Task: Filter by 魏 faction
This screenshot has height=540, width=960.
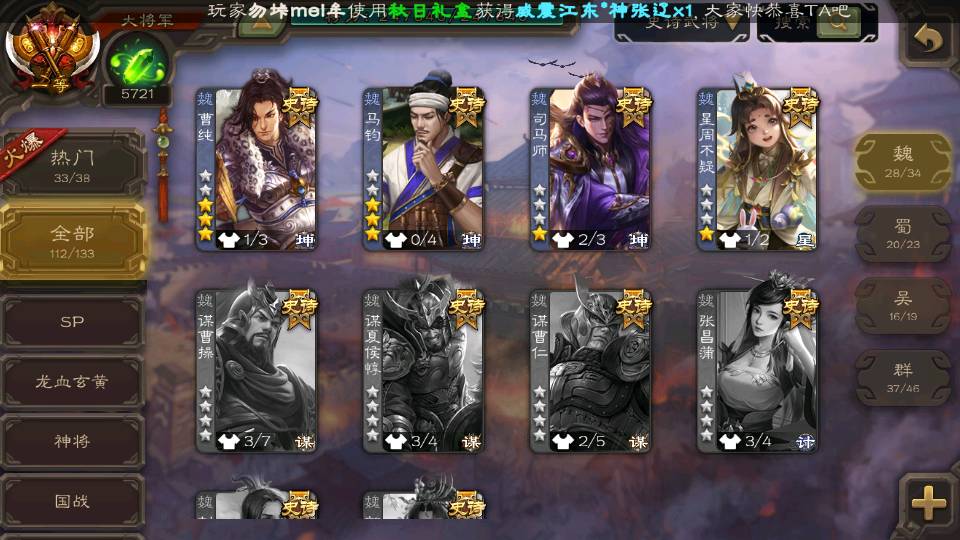Action: [x=902, y=162]
